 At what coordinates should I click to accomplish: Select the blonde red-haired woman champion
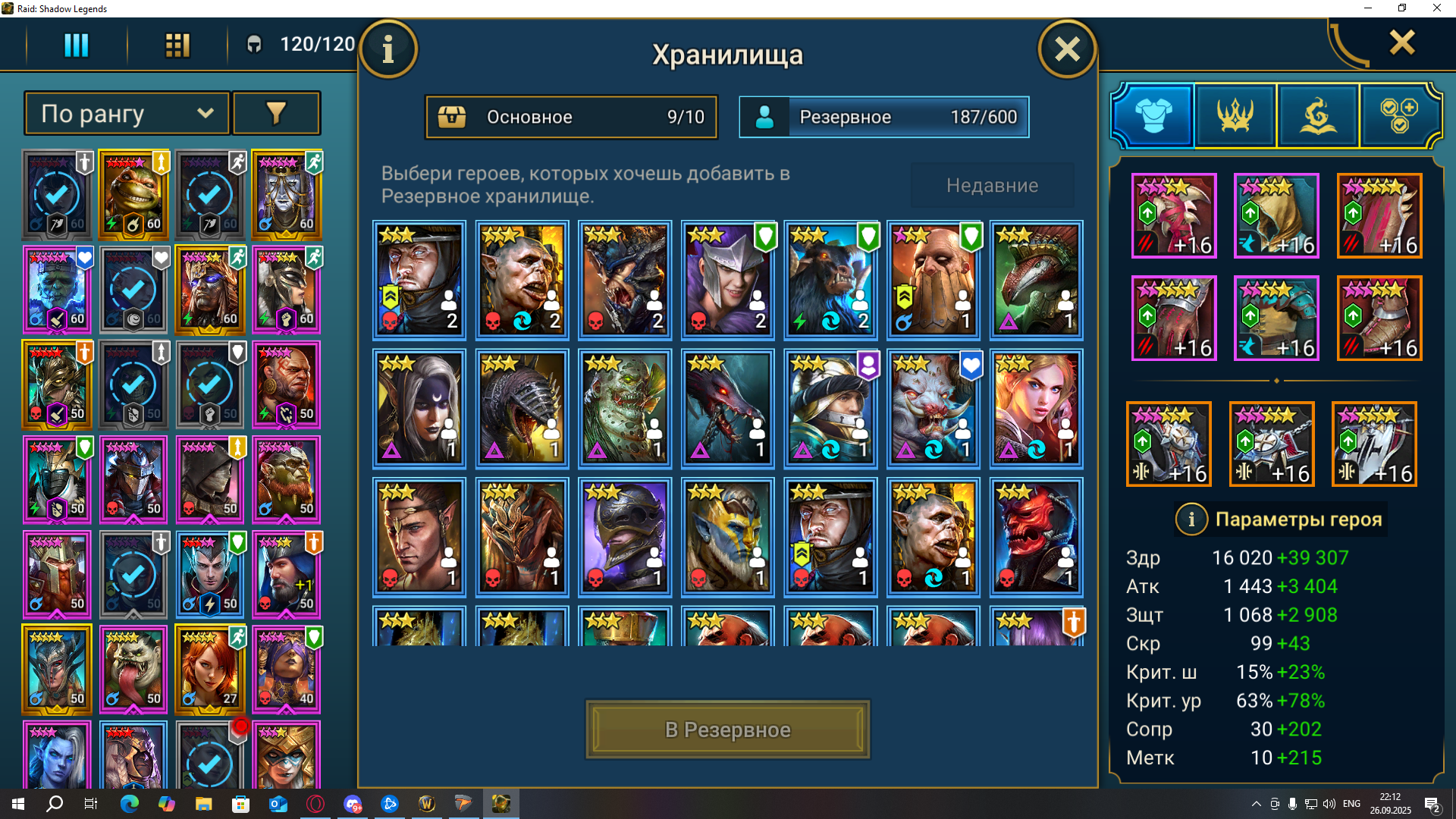pos(1036,408)
